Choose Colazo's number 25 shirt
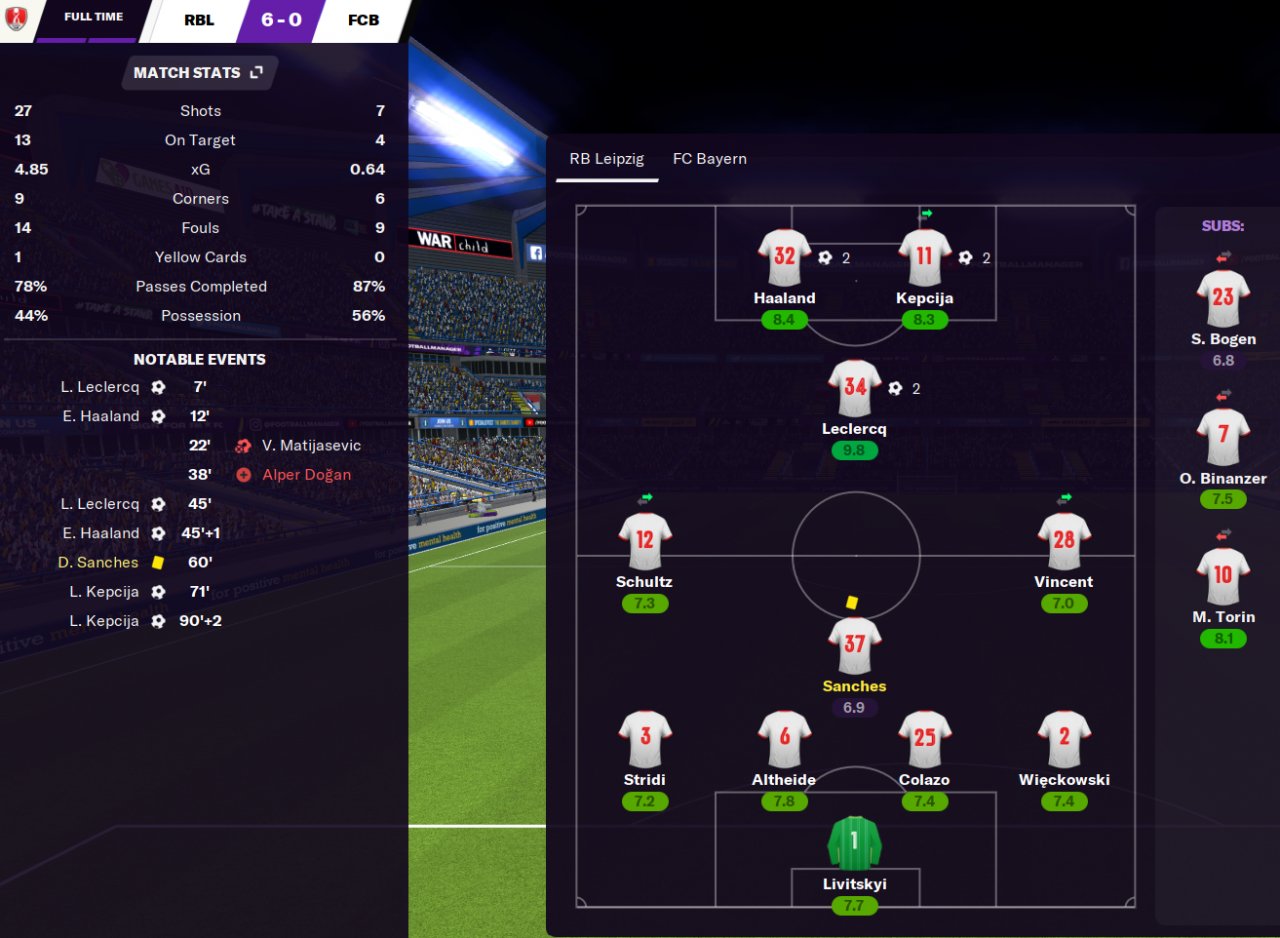The height and width of the screenshot is (938, 1280). [x=924, y=739]
